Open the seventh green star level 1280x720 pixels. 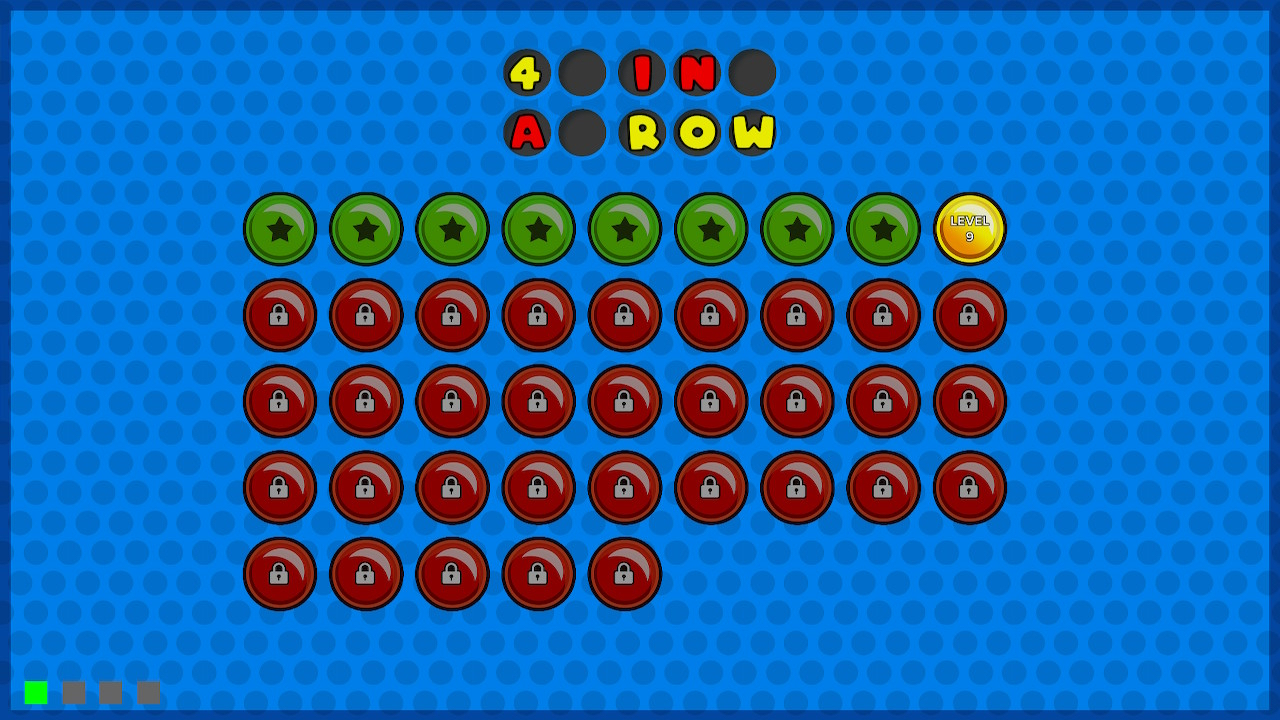[x=797, y=229]
